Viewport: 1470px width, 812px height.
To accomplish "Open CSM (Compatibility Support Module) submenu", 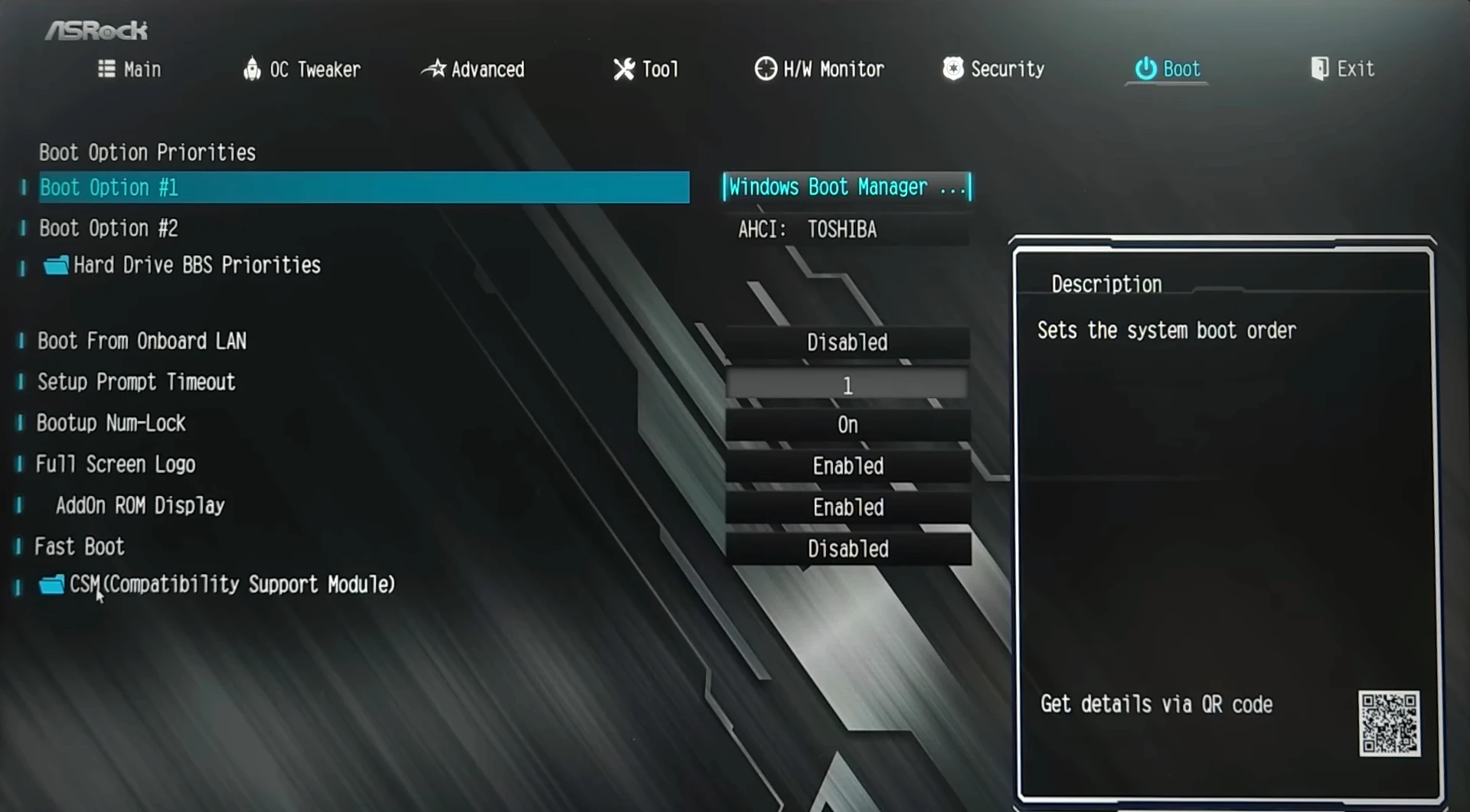I will pyautogui.click(x=231, y=585).
